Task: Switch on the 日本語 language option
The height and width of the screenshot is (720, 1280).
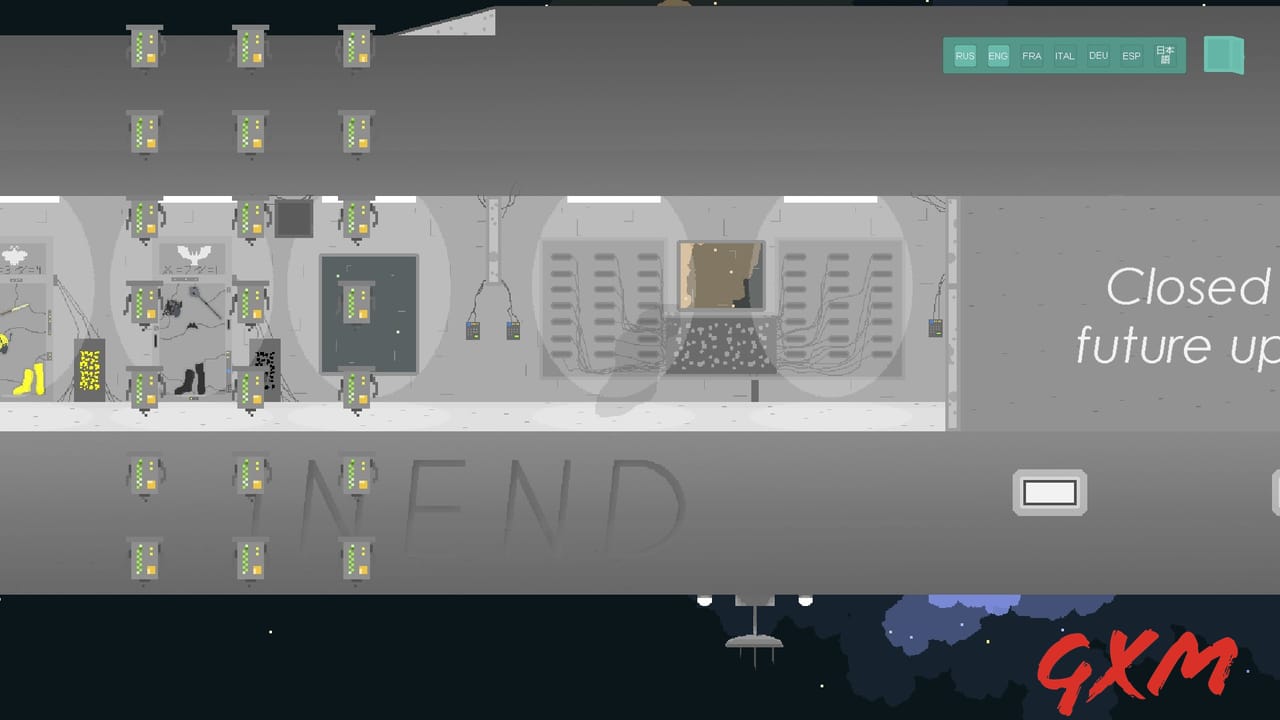Action: pos(1163,56)
